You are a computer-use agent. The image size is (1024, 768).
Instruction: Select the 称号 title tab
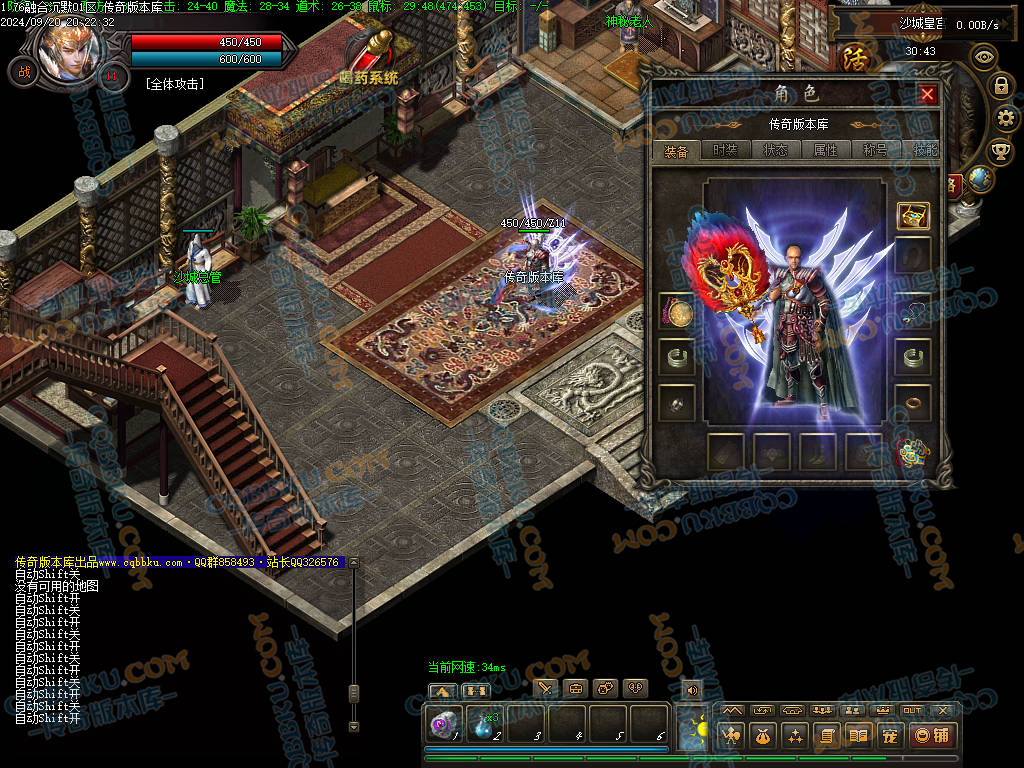point(875,150)
